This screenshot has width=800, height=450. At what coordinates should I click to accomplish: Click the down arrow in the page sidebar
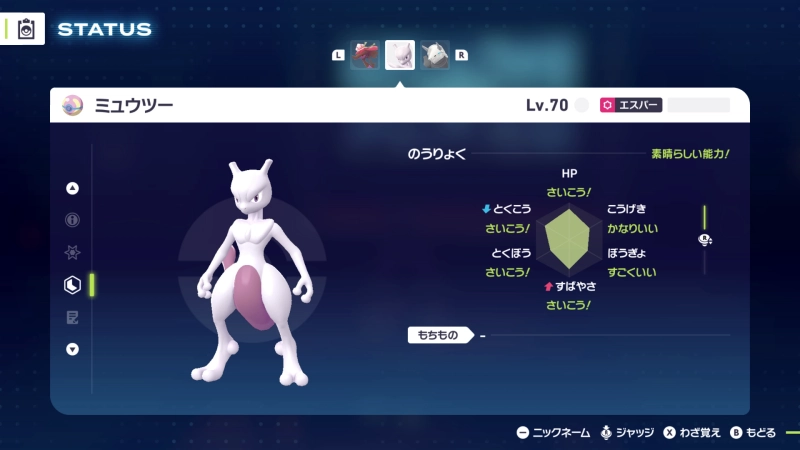pos(72,349)
